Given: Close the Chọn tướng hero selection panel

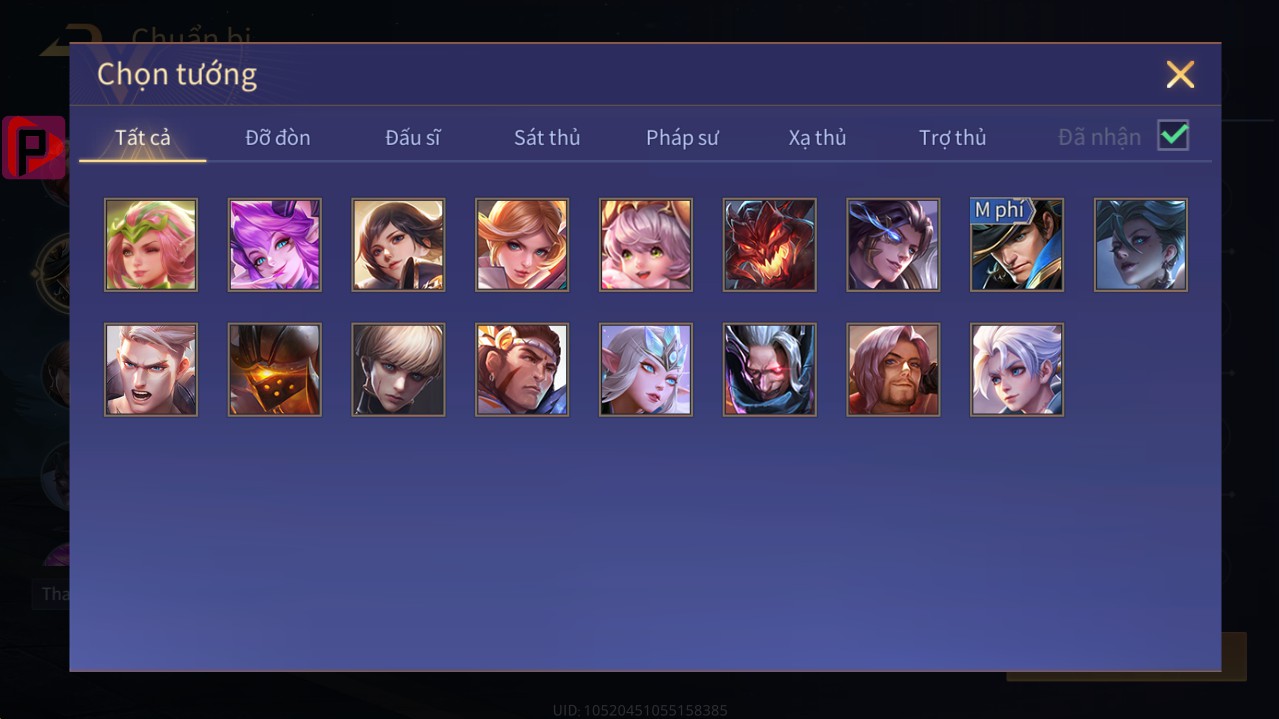Looking at the screenshot, I should (x=1180, y=74).
